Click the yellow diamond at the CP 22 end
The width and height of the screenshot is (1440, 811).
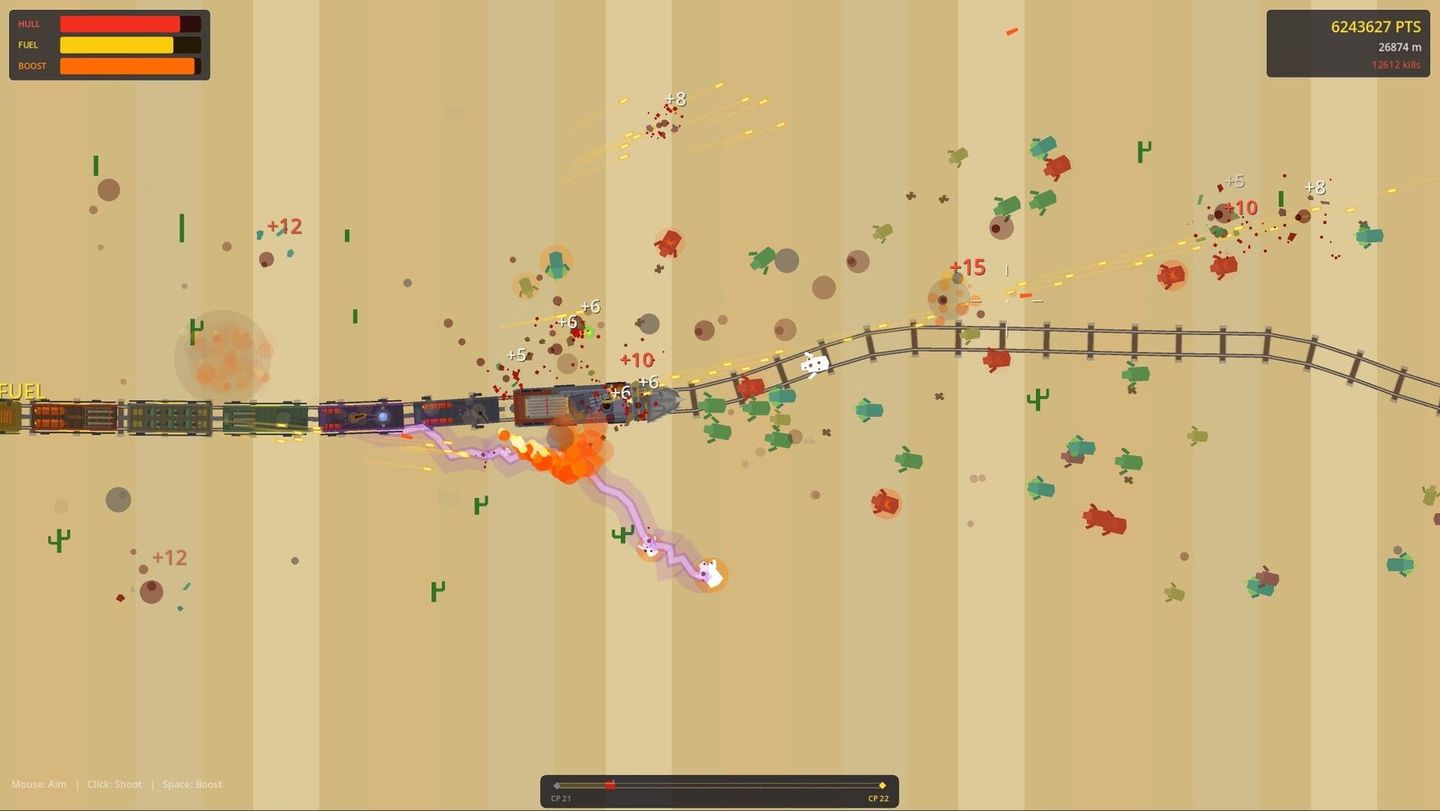point(882,785)
